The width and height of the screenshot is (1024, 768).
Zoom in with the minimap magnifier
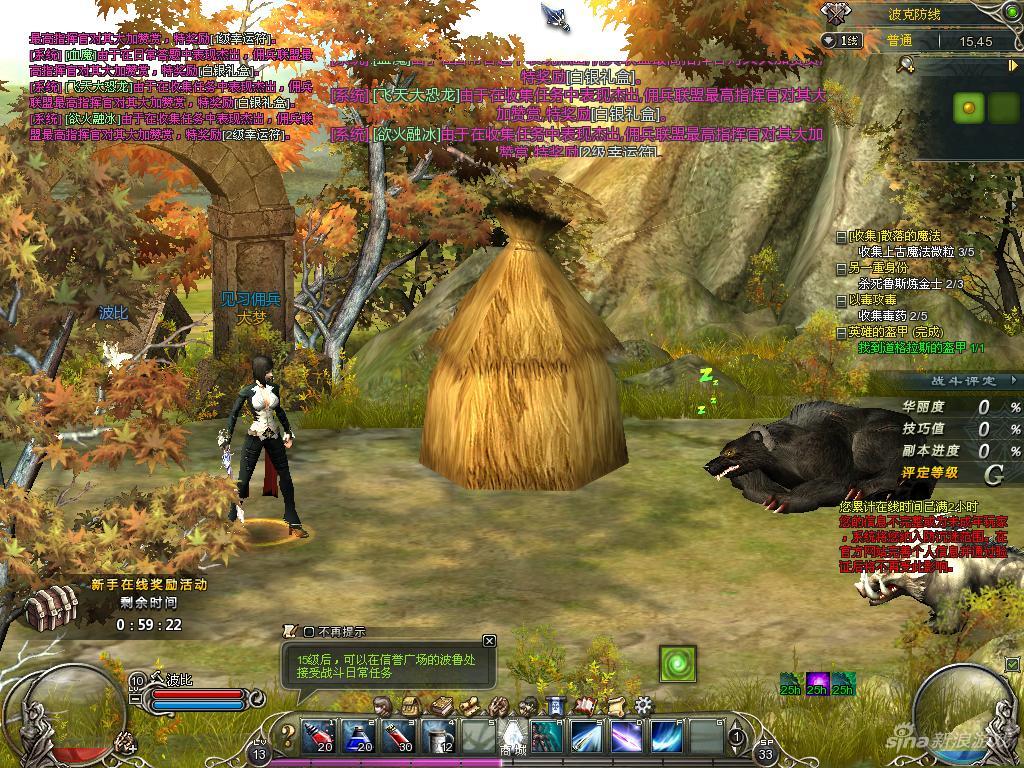[906, 65]
